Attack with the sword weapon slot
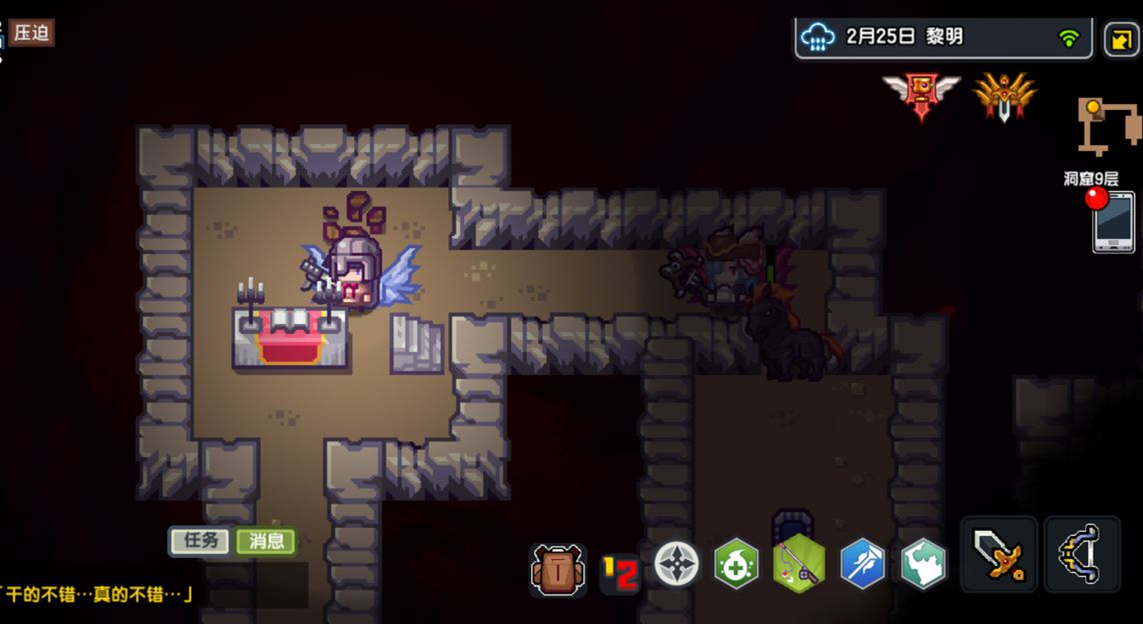Screen dimensions: 1143x624 pos(999,555)
